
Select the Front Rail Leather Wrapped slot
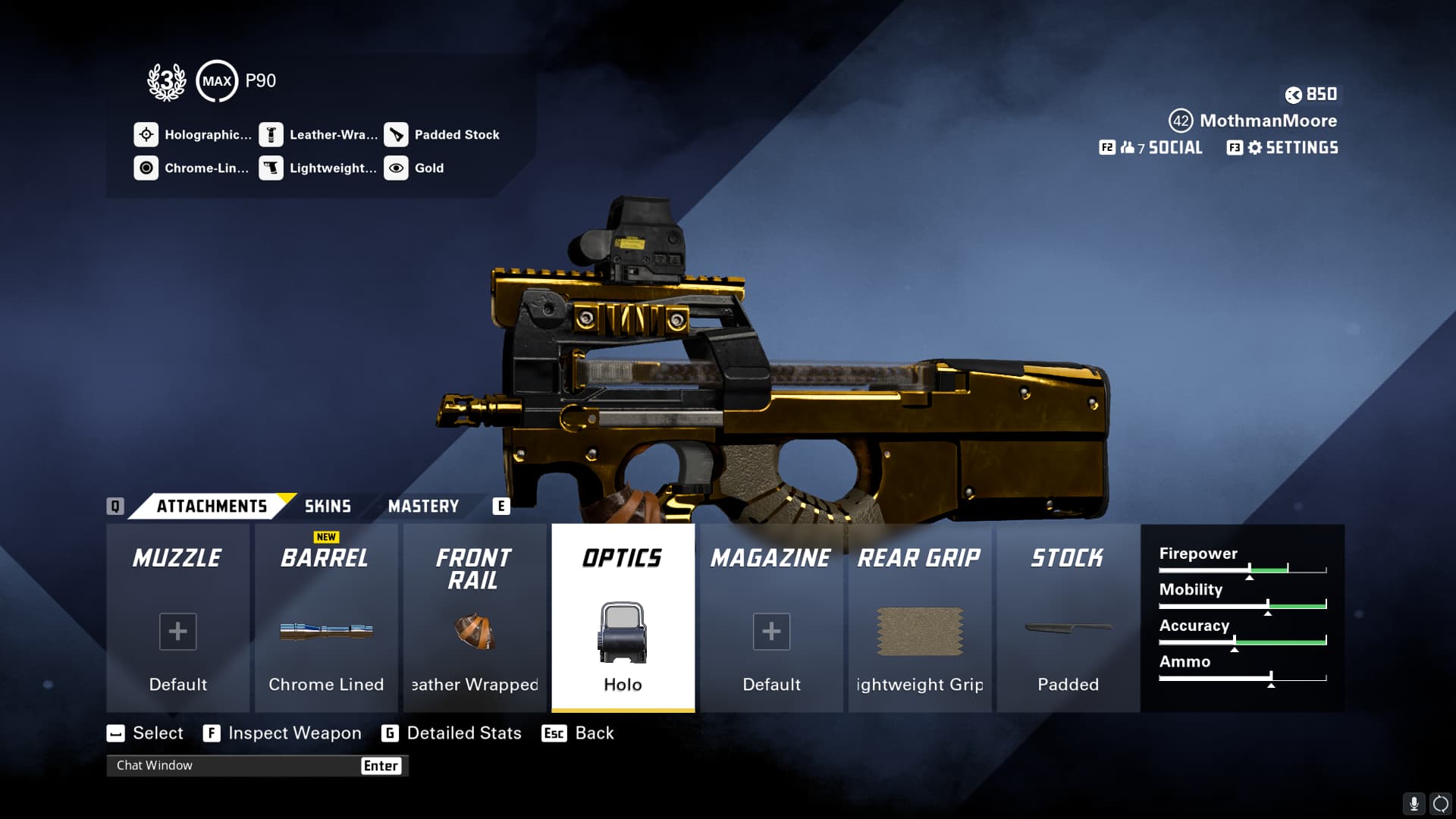[x=475, y=618]
